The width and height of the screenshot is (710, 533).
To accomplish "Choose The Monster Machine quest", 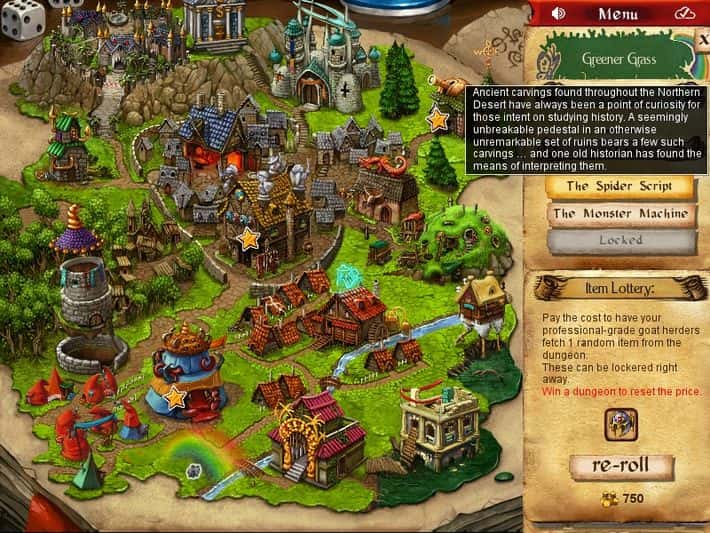I will click(x=621, y=213).
